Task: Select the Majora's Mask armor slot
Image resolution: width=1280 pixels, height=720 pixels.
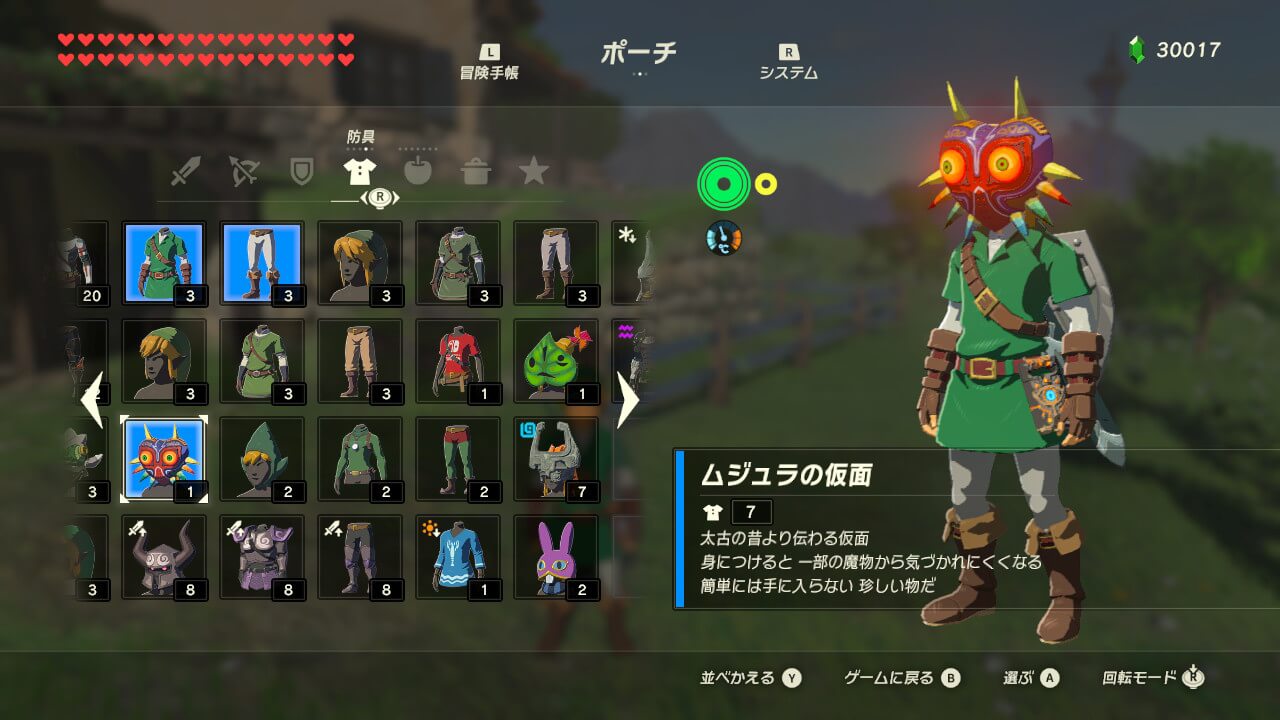Action: click(x=164, y=459)
